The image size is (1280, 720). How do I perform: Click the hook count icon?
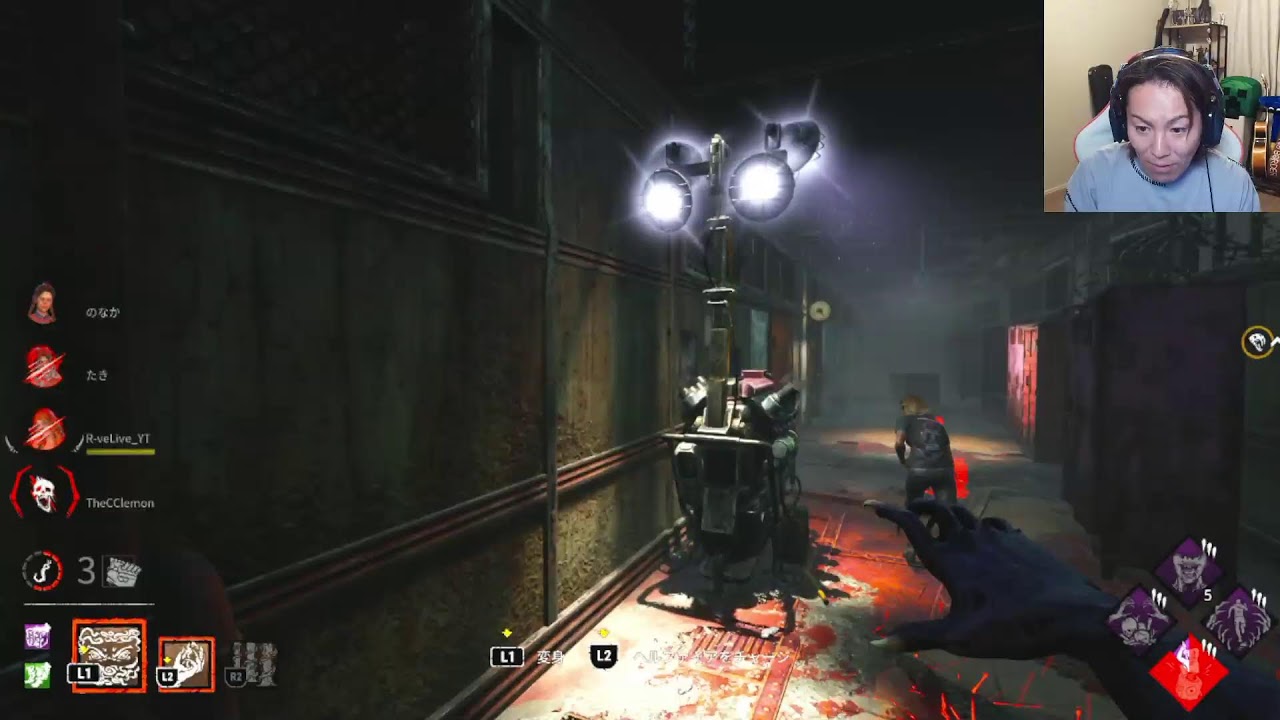click(x=43, y=571)
